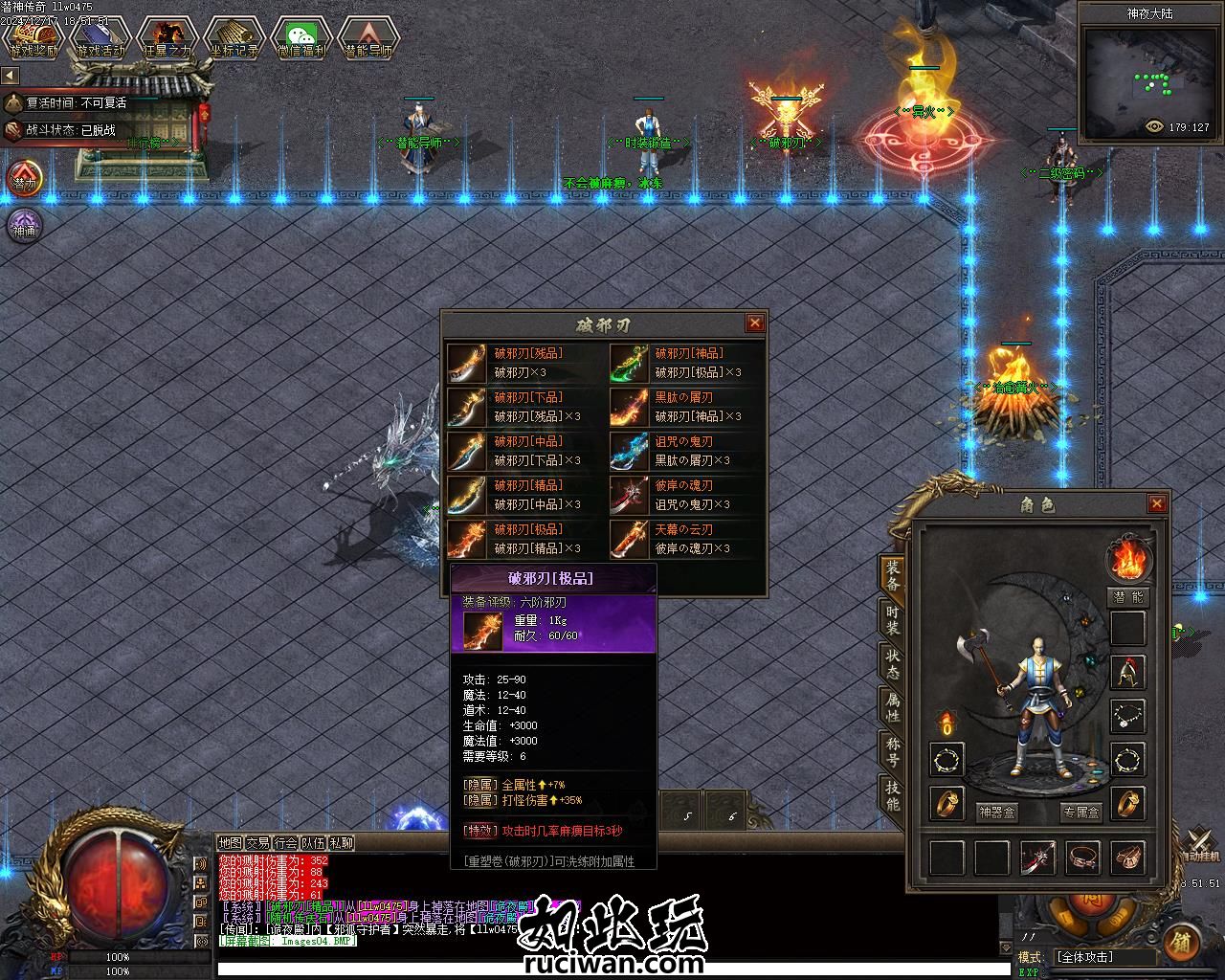The image size is (1225, 980).
Task: Open the round 神通 button
Action: (x=24, y=226)
